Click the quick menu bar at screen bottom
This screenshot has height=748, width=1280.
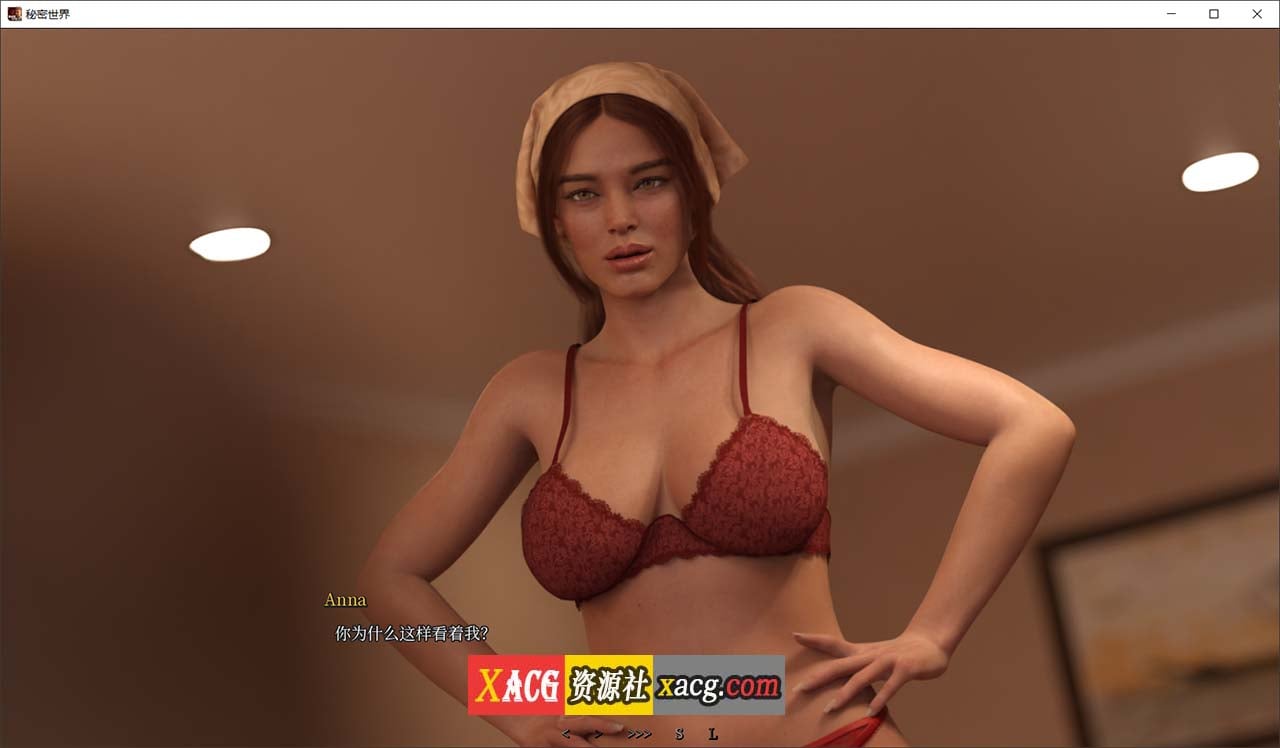click(x=640, y=735)
